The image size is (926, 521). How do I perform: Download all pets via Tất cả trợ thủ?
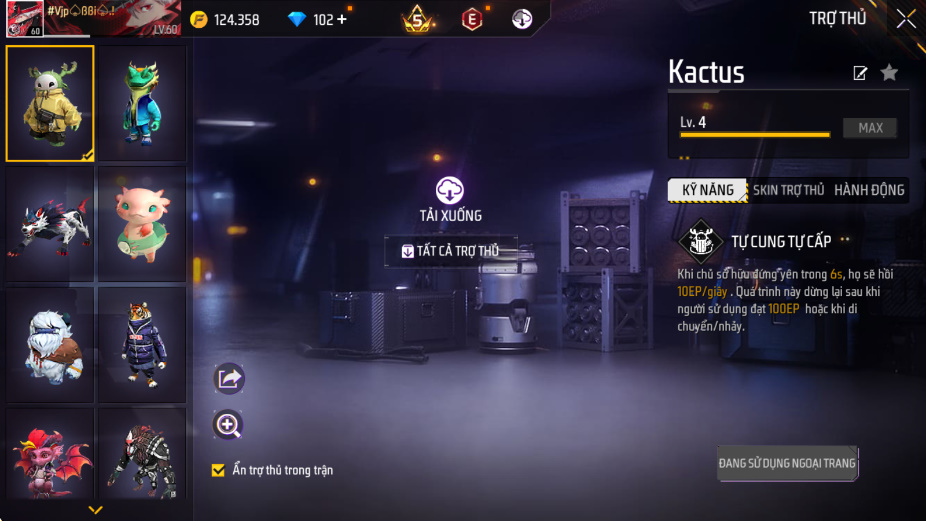451,251
